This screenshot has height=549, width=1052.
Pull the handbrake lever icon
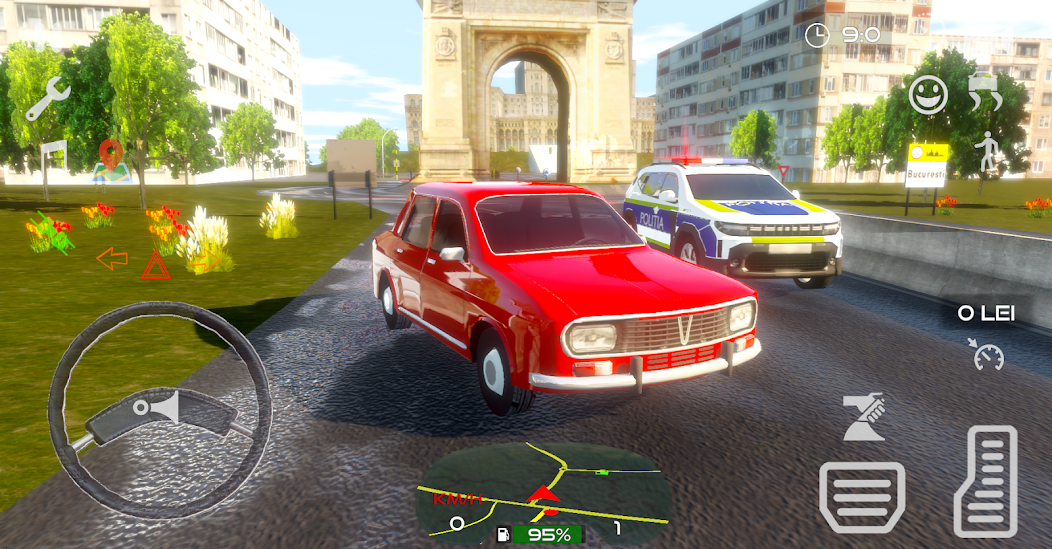[x=865, y=418]
